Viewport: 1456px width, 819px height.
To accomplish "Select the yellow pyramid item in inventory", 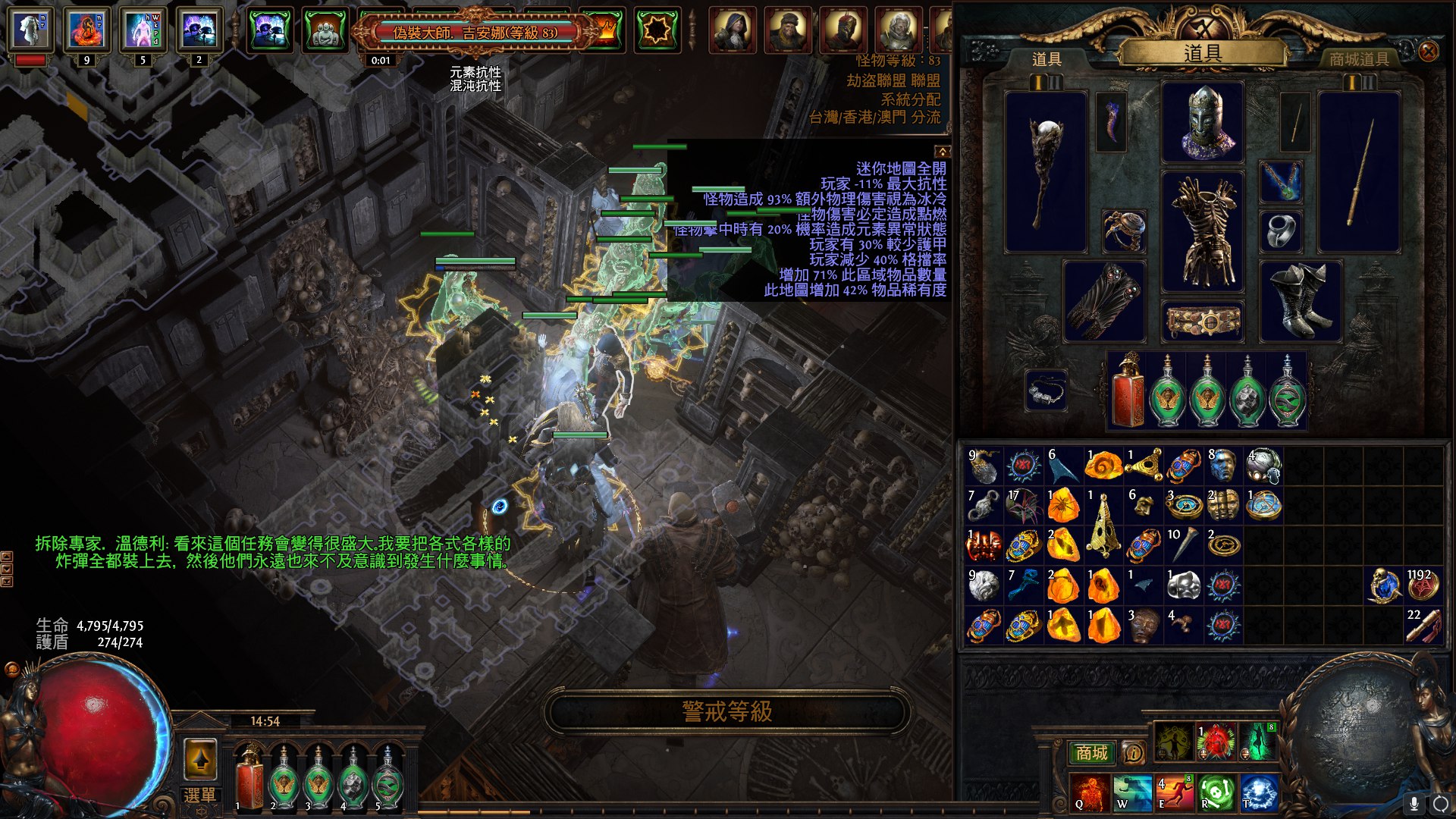I will 1103,524.
